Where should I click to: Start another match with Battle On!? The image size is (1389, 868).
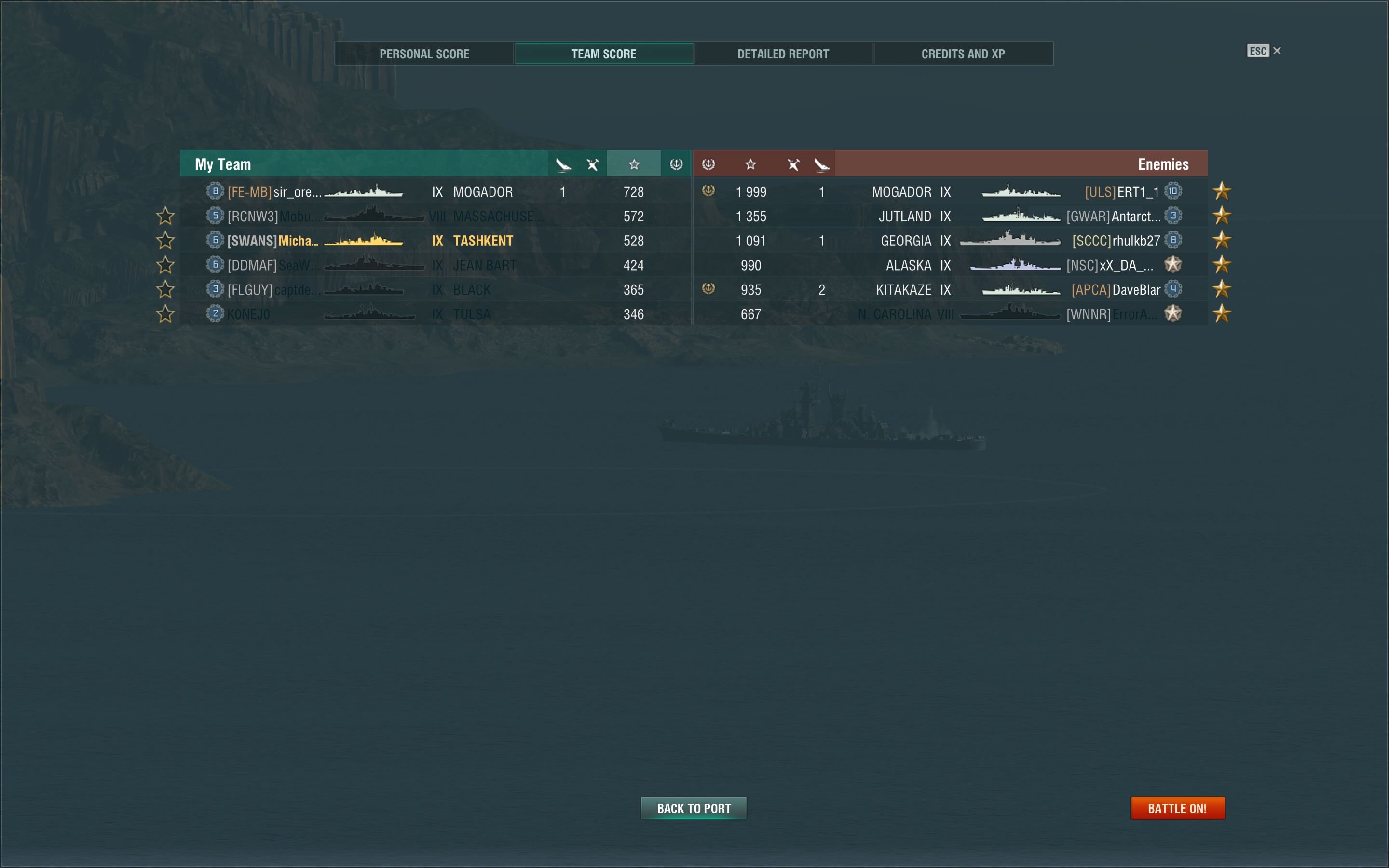[1177, 808]
